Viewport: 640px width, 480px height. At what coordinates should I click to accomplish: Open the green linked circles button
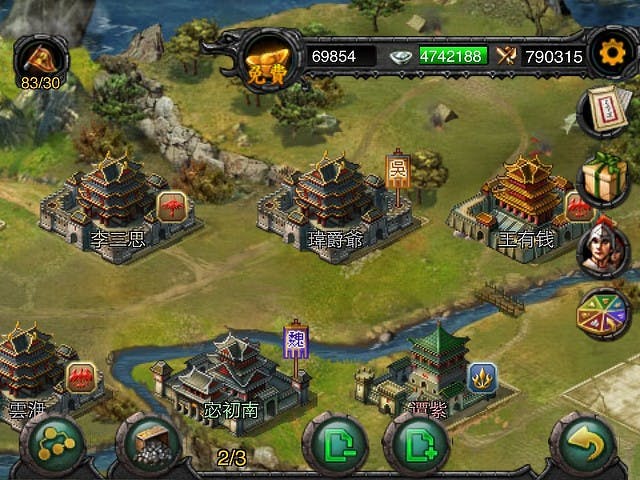click(x=54, y=444)
